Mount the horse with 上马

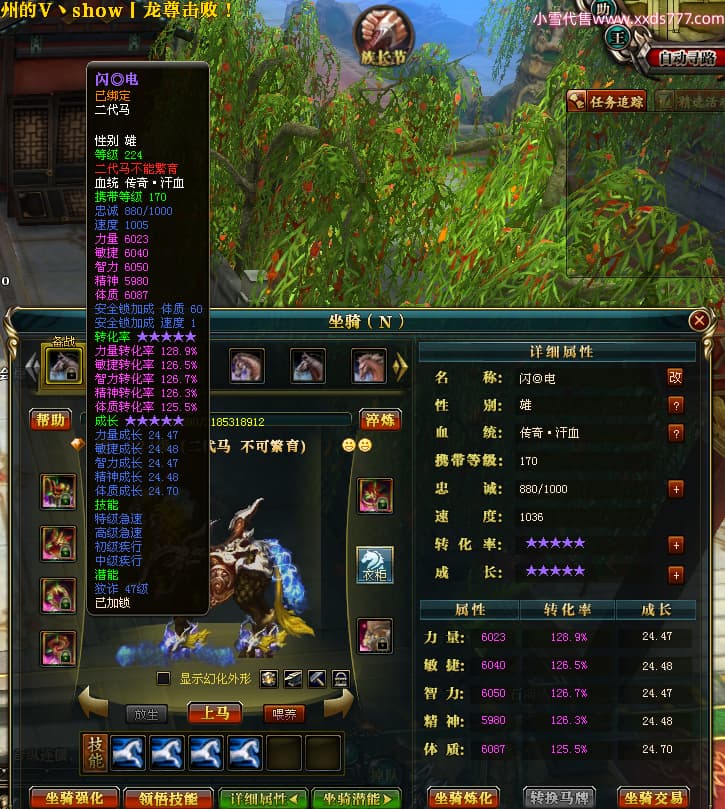point(214,713)
